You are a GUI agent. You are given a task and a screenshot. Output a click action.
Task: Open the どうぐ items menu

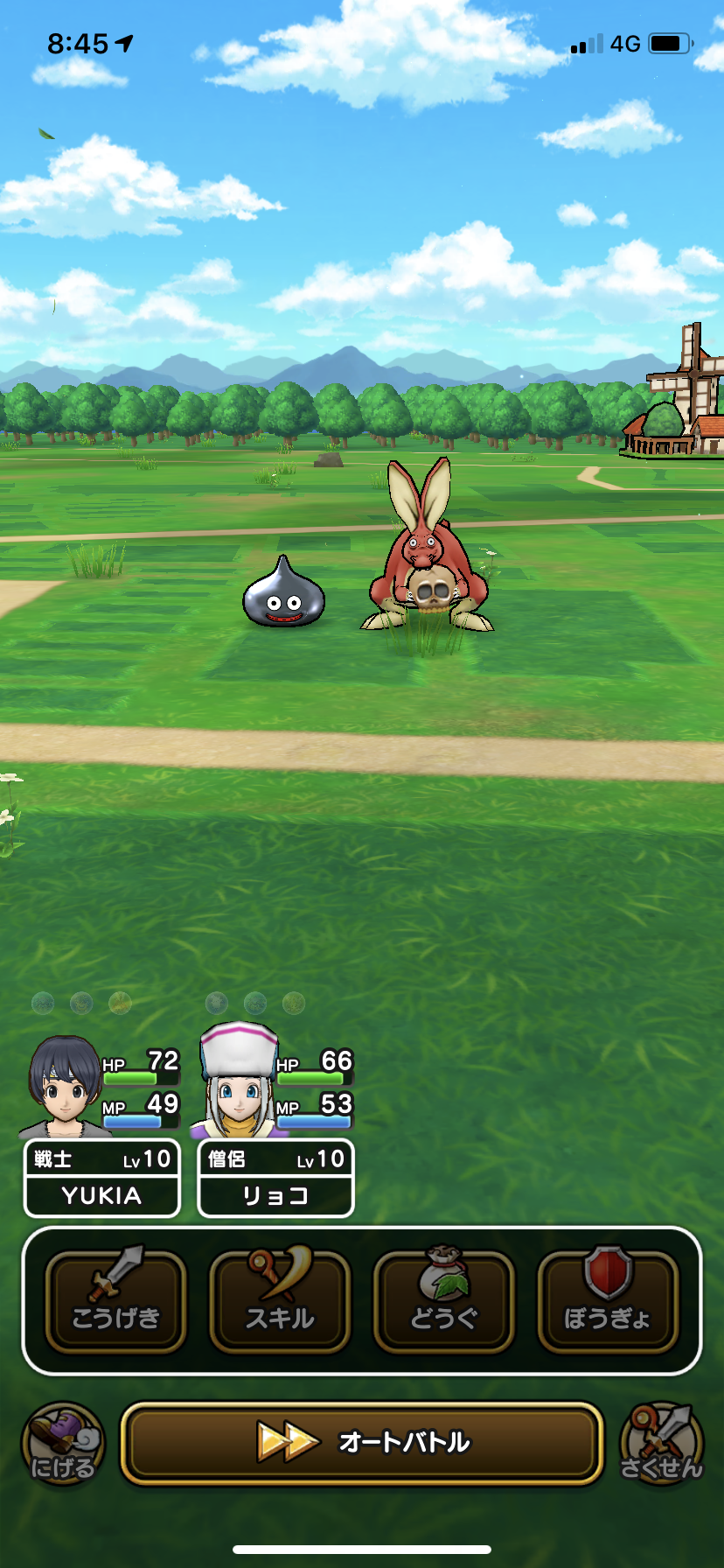click(444, 1301)
